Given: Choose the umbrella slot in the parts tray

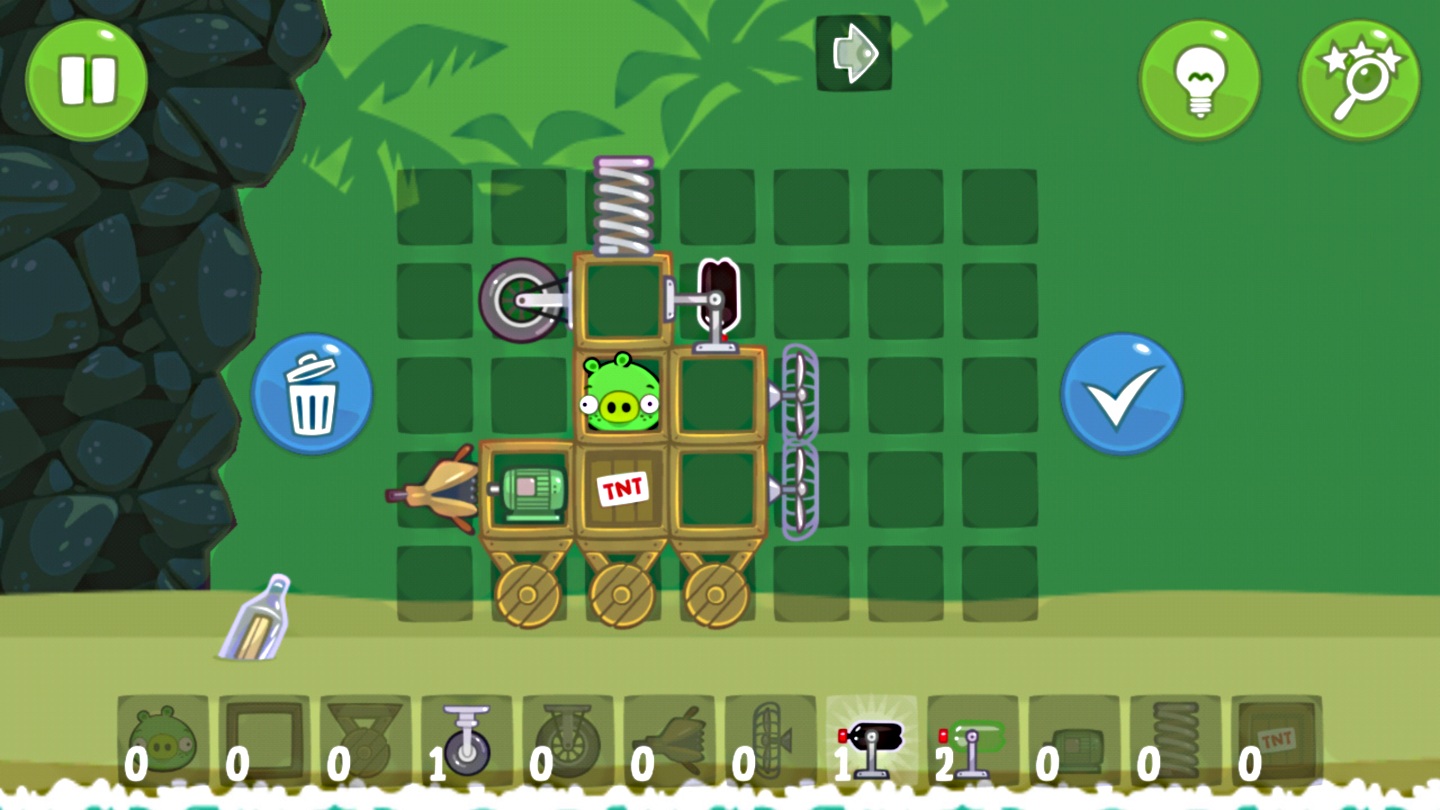Looking at the screenshot, I should tap(668, 741).
